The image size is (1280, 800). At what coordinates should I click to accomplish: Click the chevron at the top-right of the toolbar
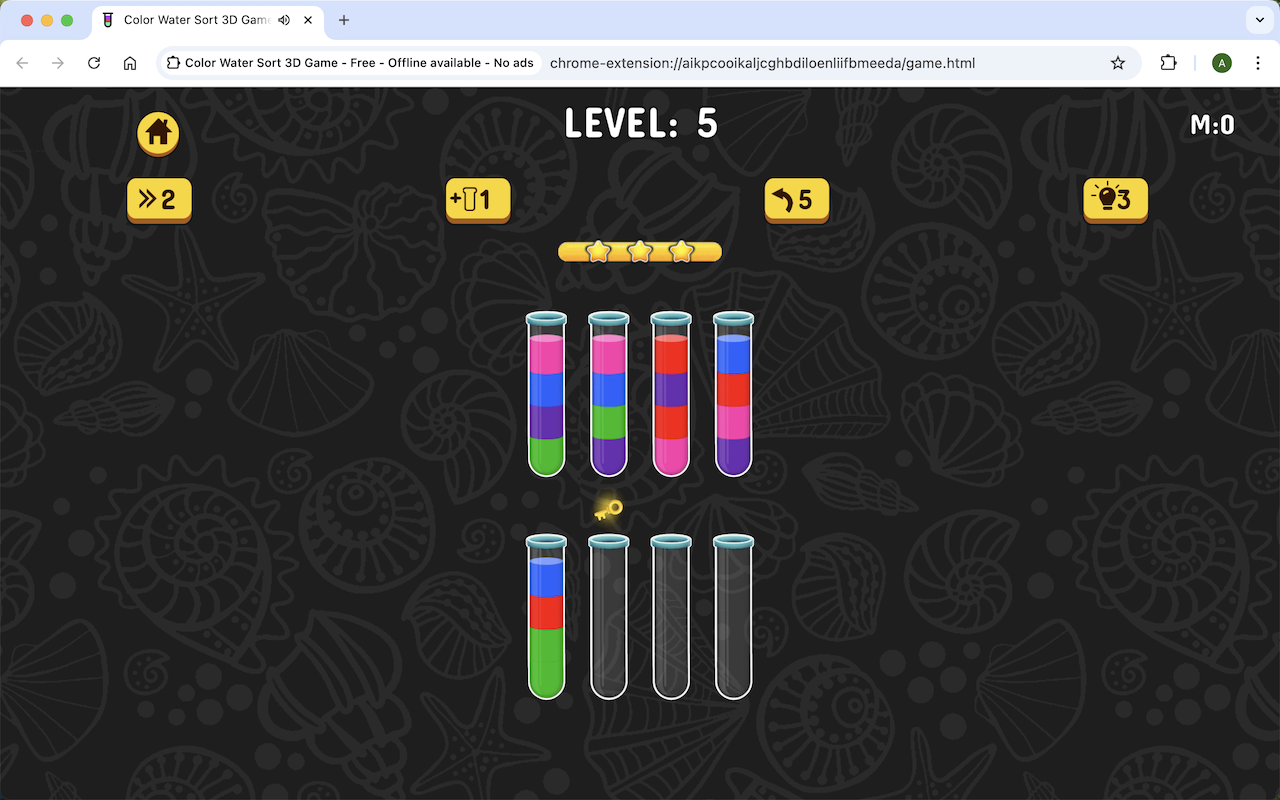click(x=1258, y=20)
